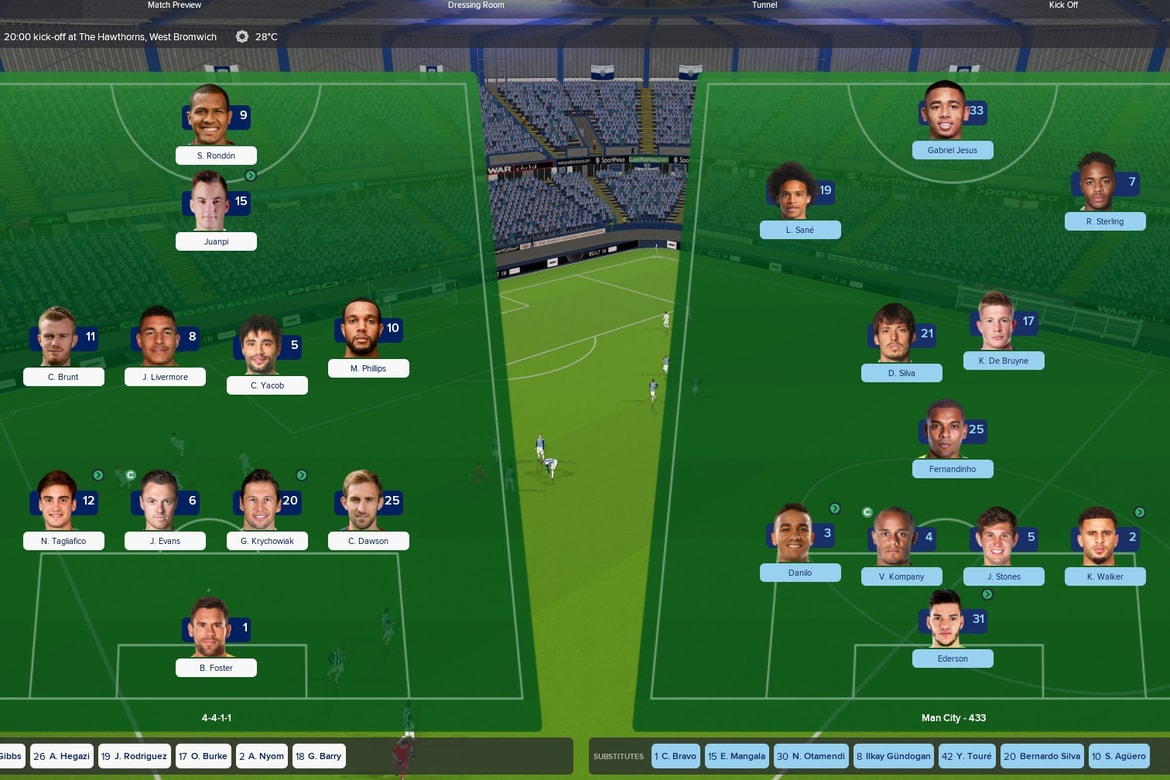Select C. Brunt's name label
The width and height of the screenshot is (1170, 780).
tap(64, 377)
